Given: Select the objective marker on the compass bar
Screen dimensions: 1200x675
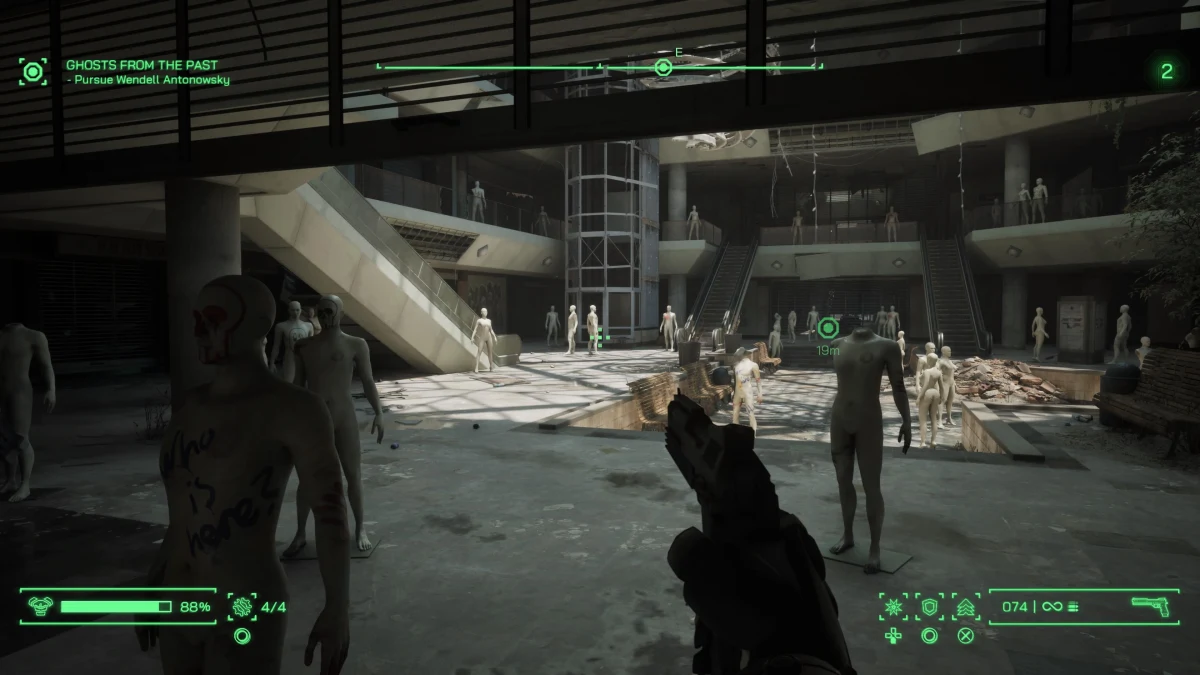Looking at the screenshot, I should click(662, 67).
